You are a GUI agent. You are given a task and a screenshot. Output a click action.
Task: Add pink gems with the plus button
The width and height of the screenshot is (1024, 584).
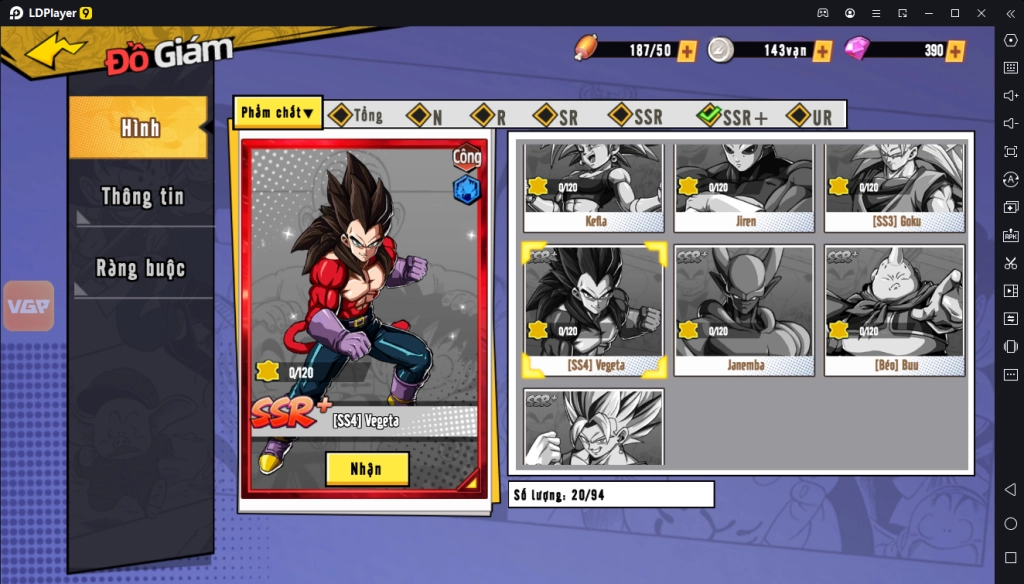point(955,51)
